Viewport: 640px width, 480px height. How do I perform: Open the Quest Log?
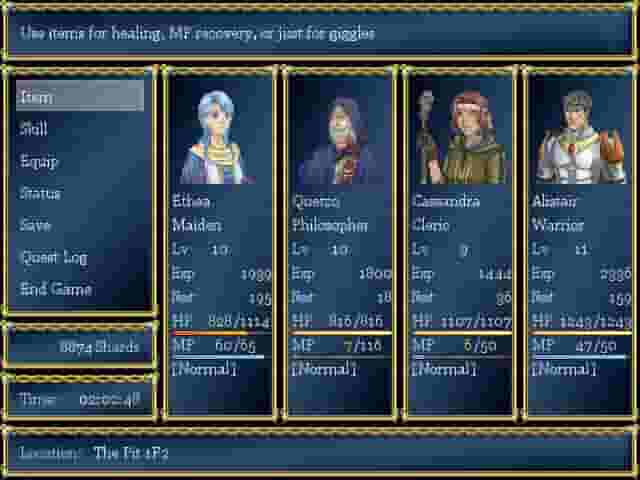click(x=80, y=257)
